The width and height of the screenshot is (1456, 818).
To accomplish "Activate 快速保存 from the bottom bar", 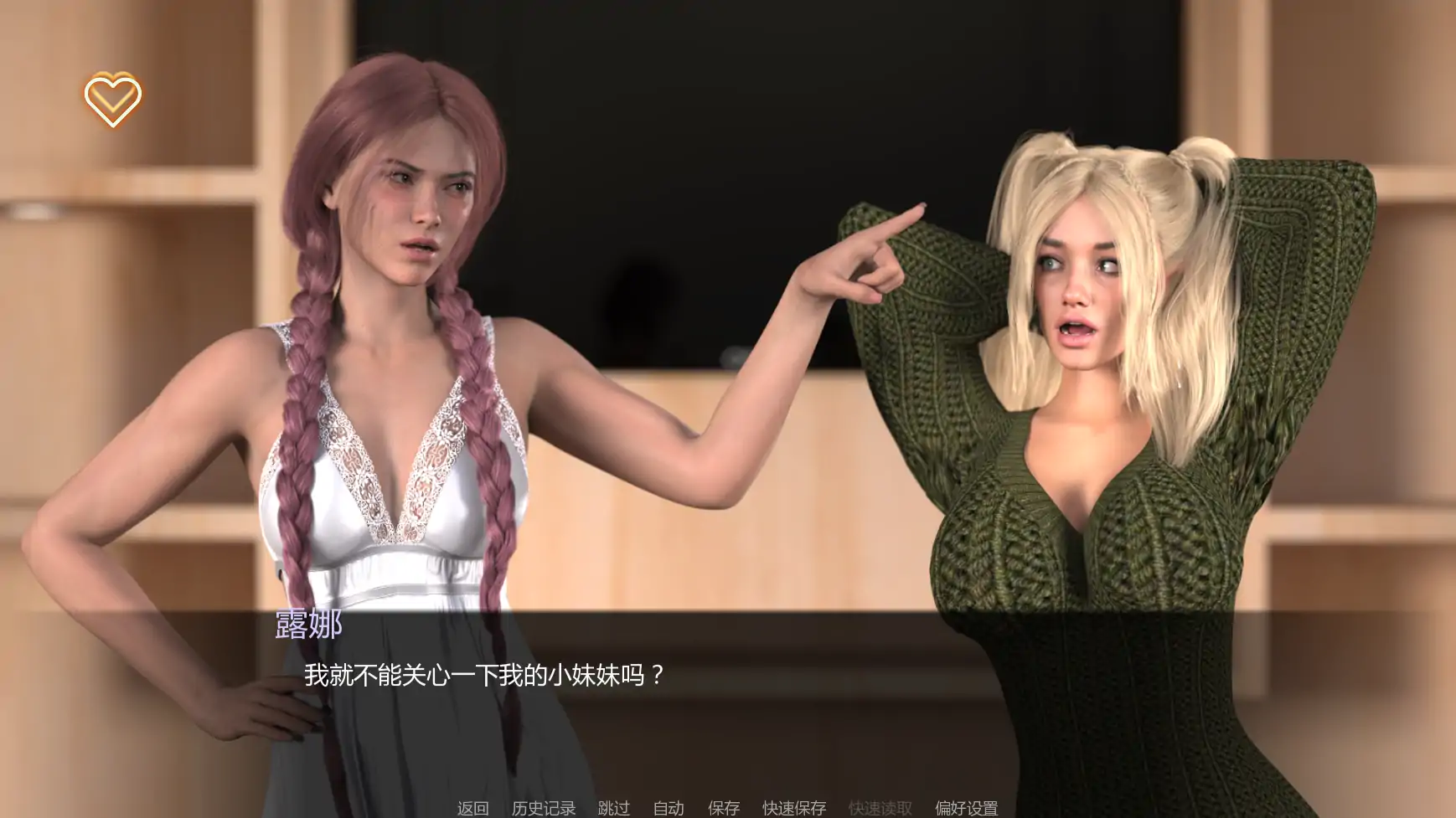I will point(793,808).
